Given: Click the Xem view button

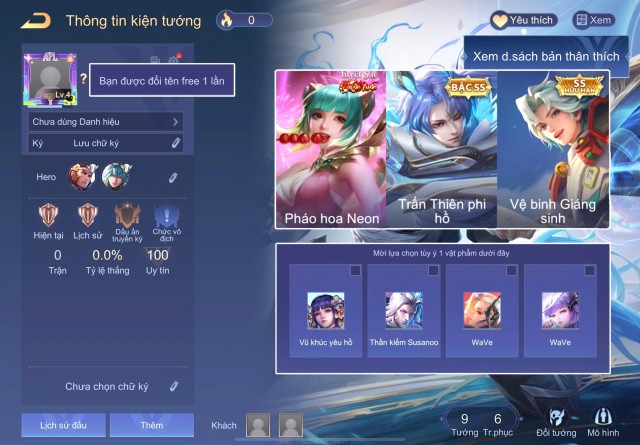Looking at the screenshot, I should [x=593, y=20].
